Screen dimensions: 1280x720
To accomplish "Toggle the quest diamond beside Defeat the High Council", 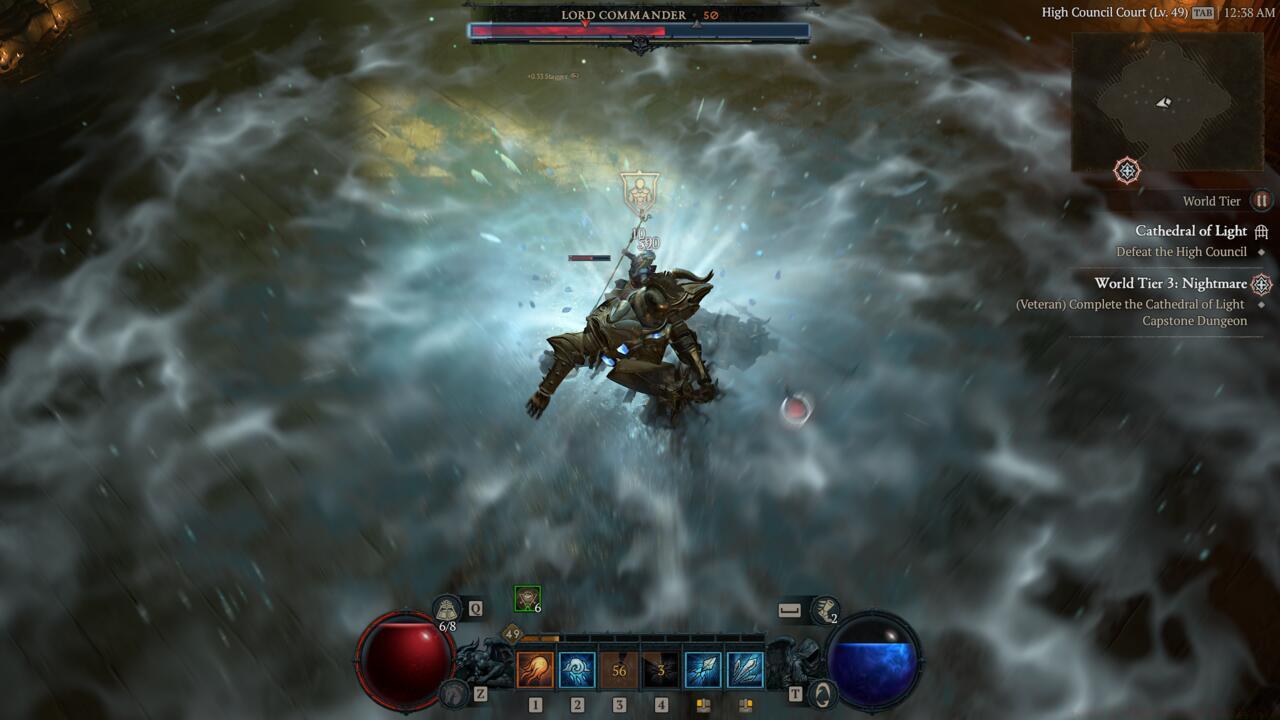I will click(1262, 252).
